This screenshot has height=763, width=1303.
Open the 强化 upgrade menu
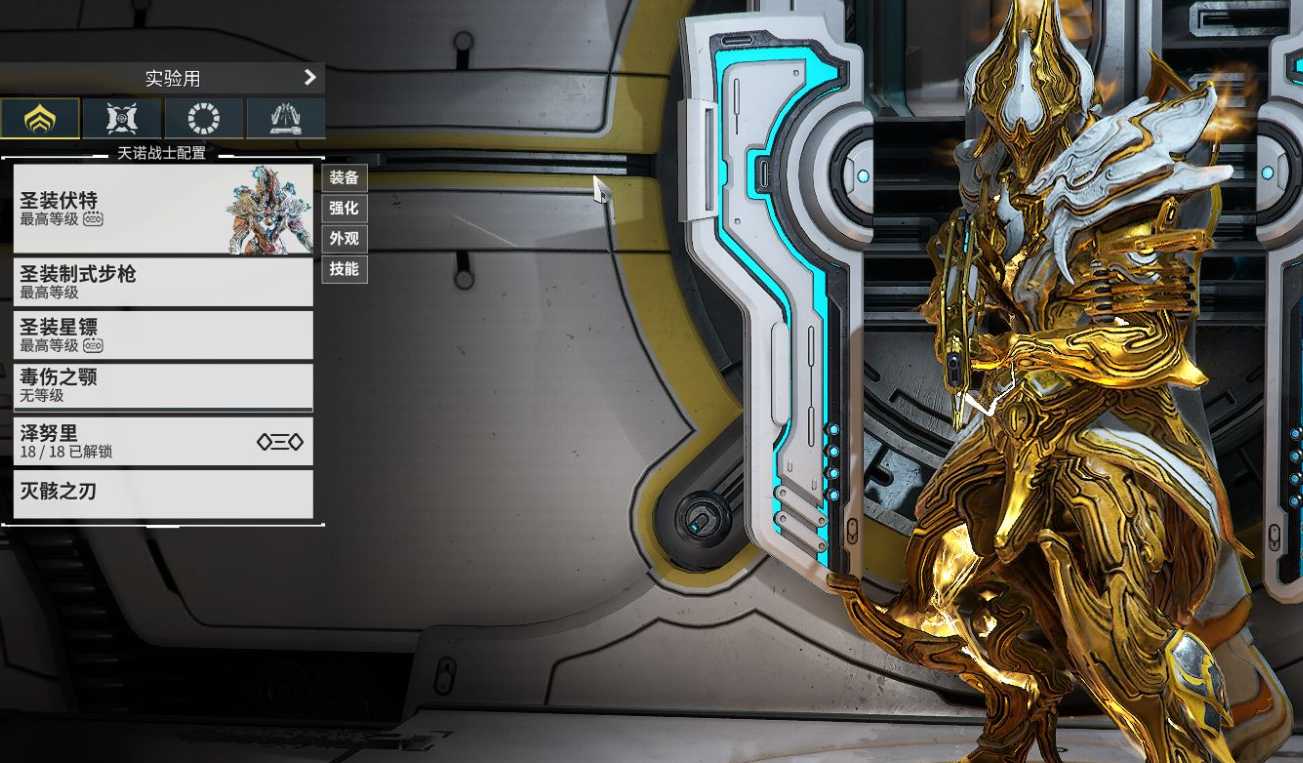tap(344, 208)
